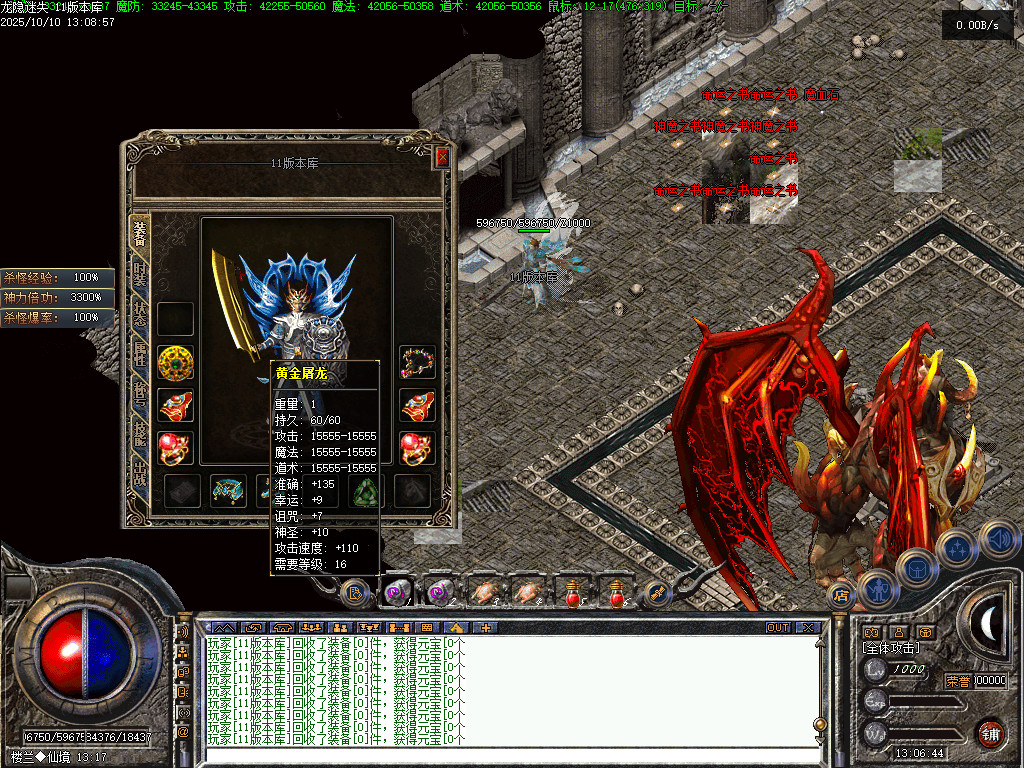Use the roast chicken in belt slot 3

tap(484, 593)
